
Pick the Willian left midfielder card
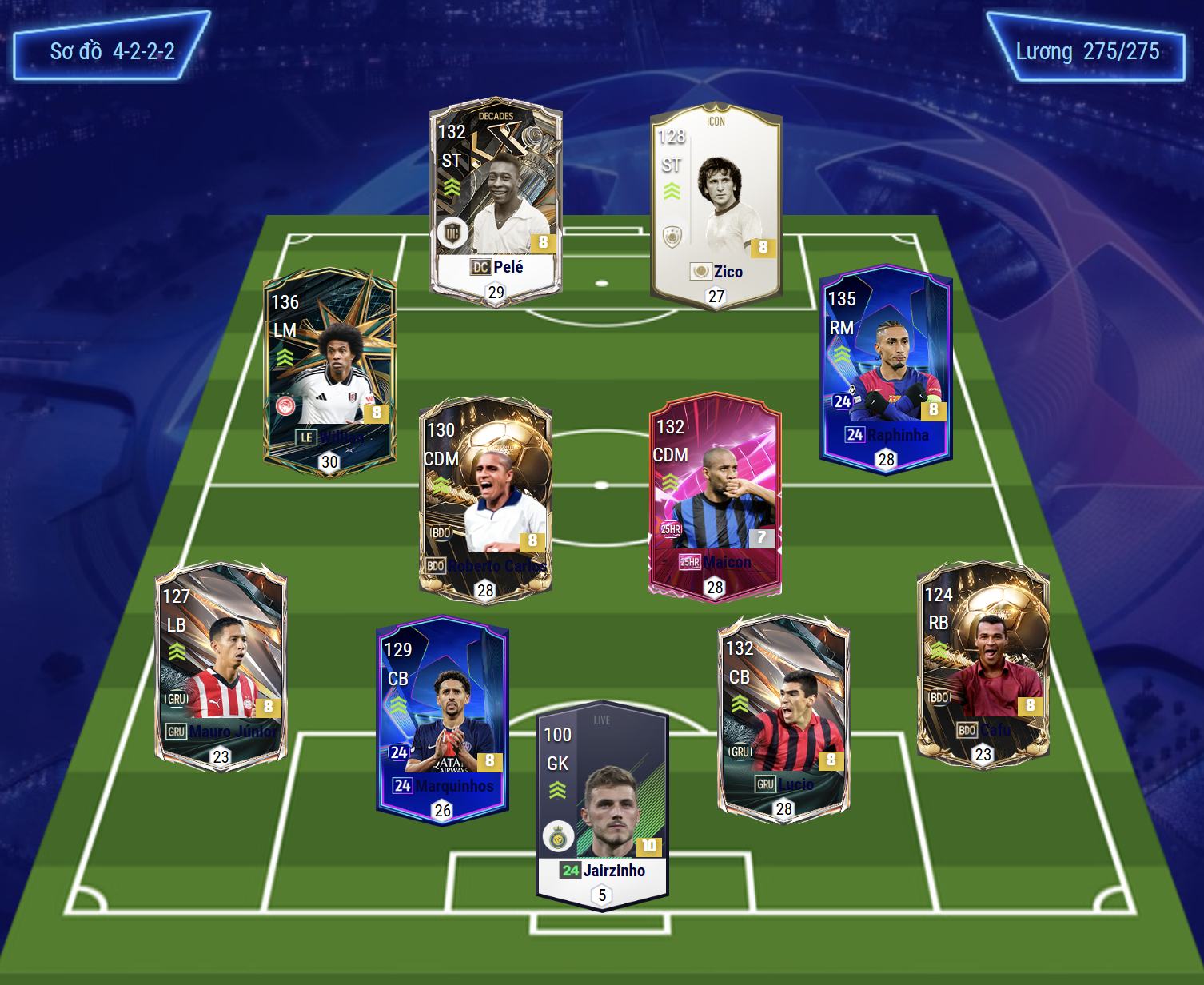click(329, 372)
